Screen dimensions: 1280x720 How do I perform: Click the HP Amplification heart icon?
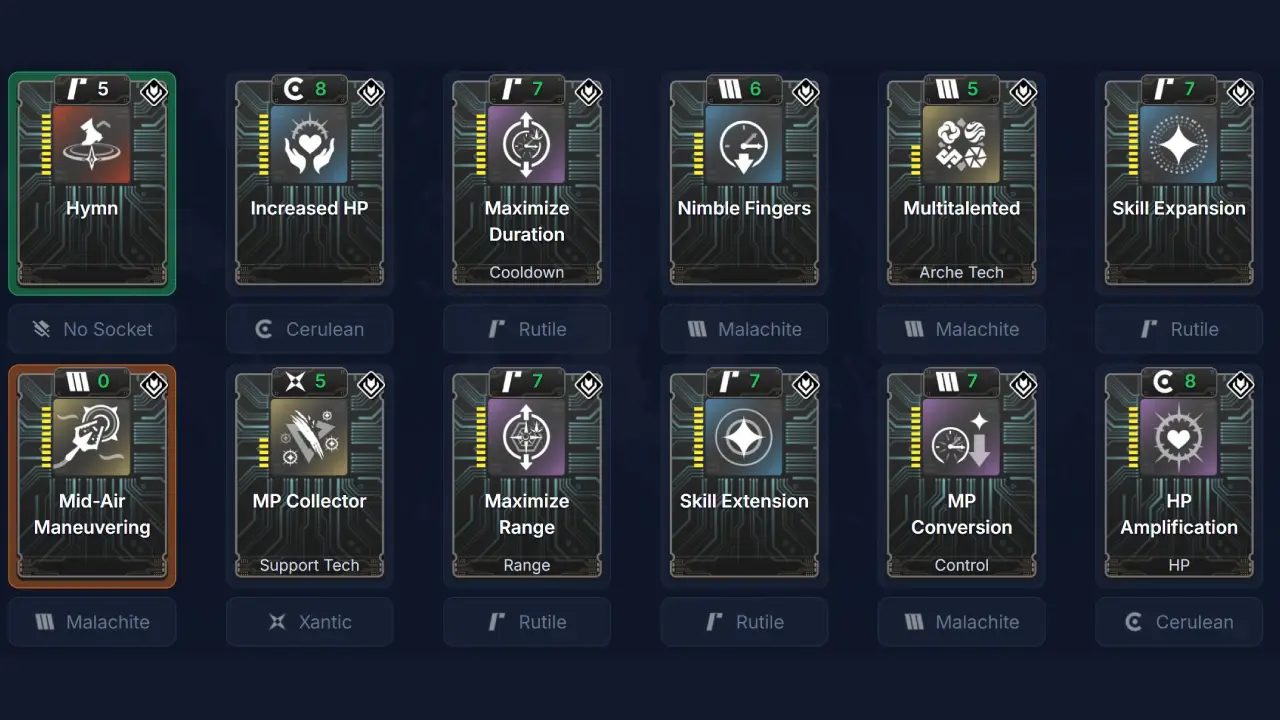(1178, 438)
